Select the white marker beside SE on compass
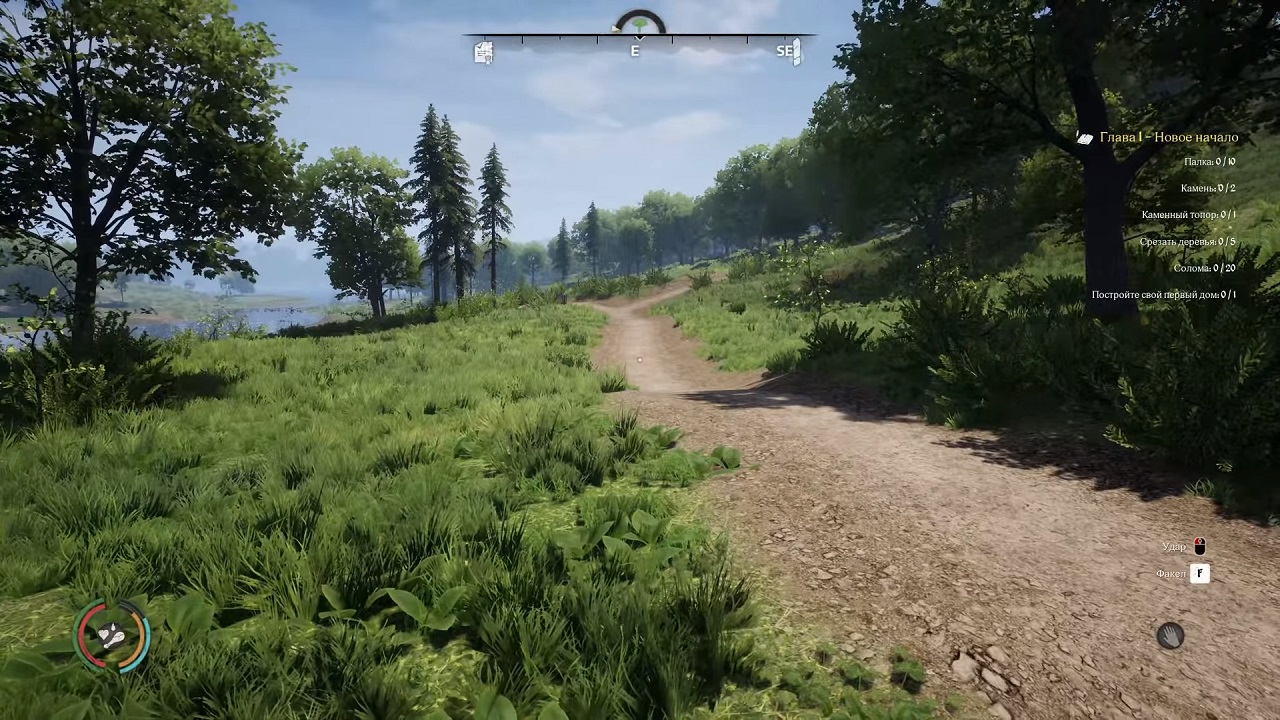This screenshot has height=720, width=1280. (x=797, y=52)
